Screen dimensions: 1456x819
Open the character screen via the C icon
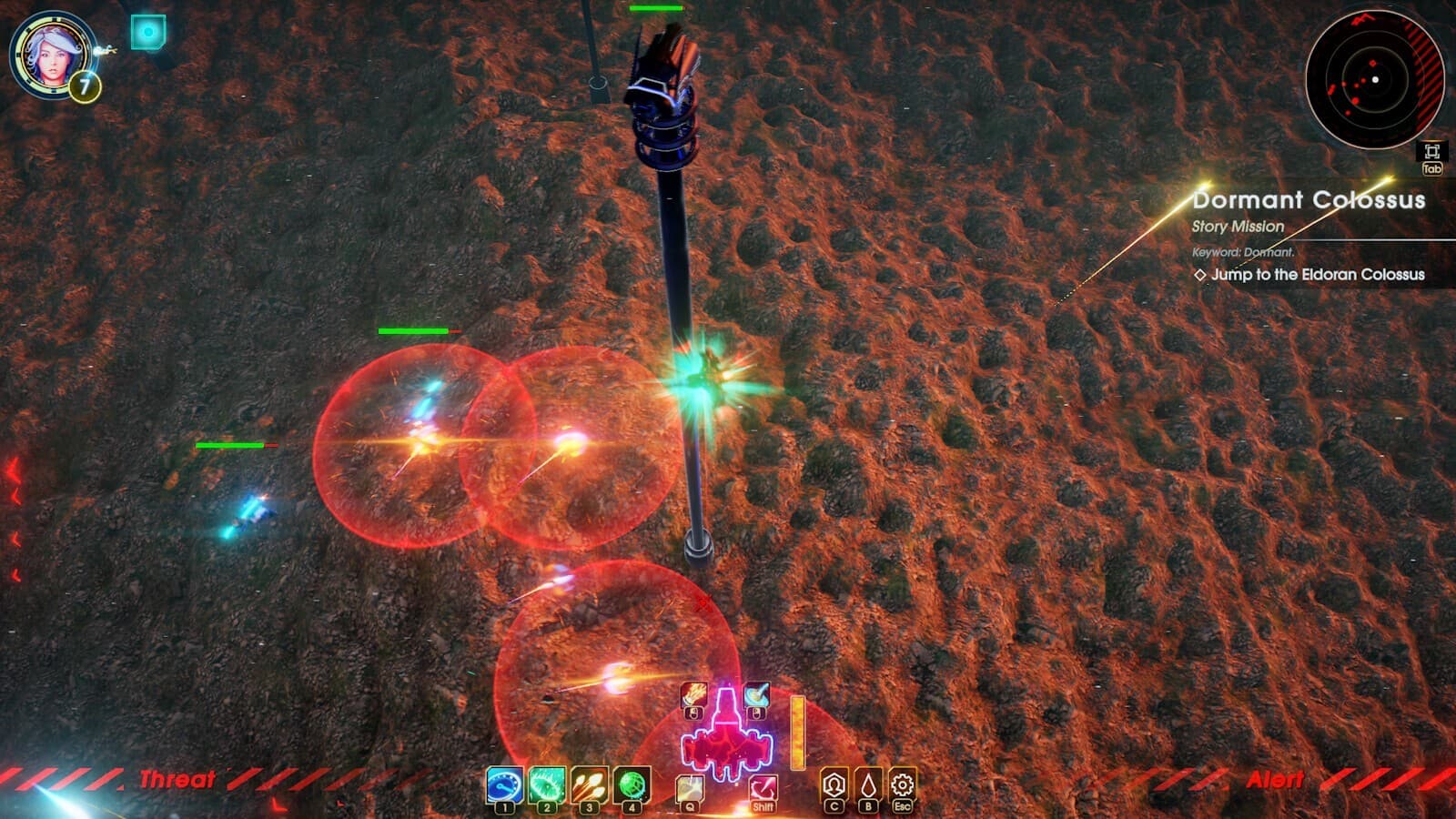click(x=834, y=784)
